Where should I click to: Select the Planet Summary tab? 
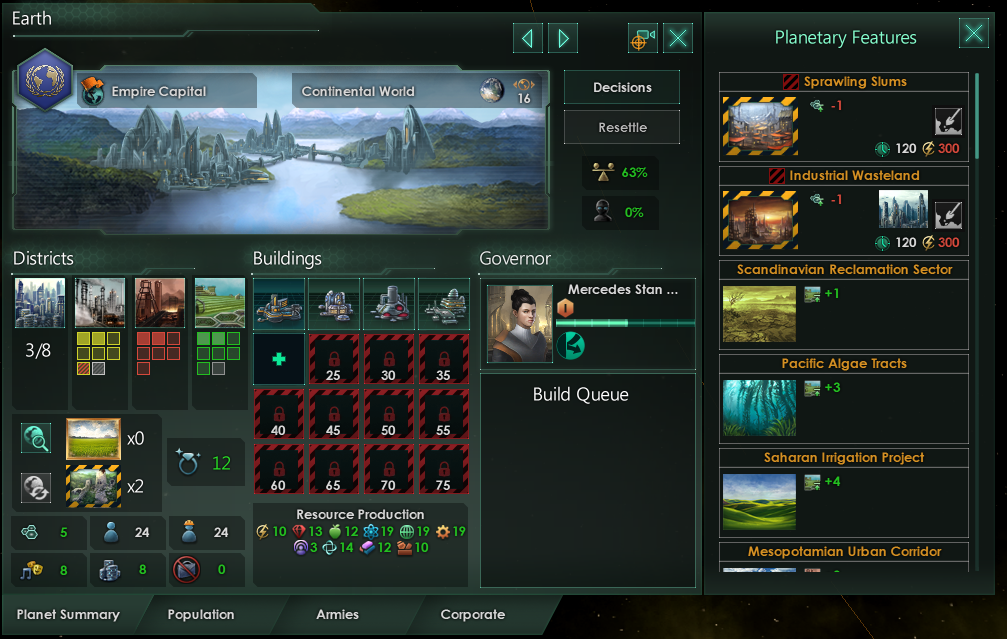(x=68, y=614)
